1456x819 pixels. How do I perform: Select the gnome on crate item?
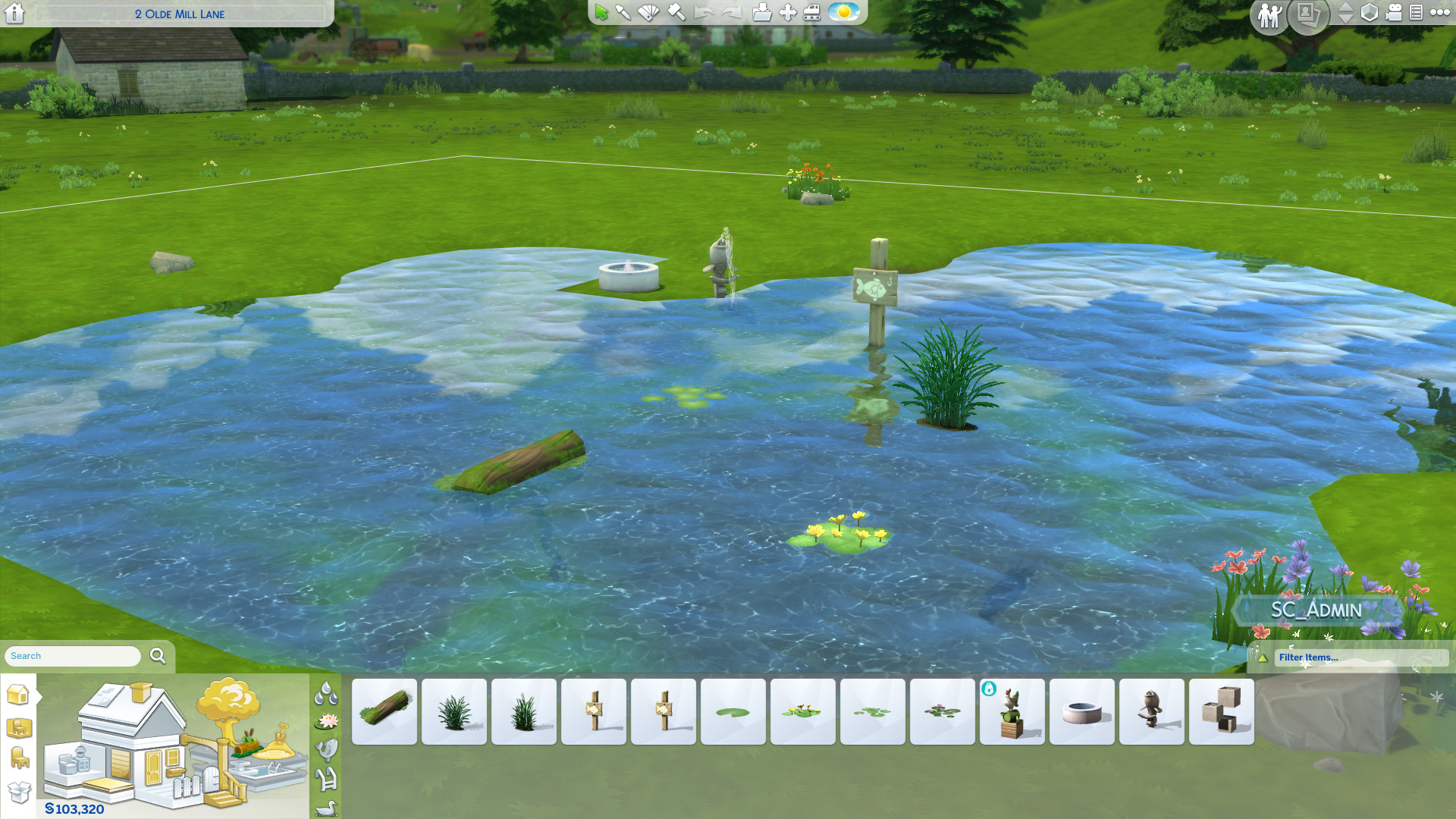(1012, 711)
